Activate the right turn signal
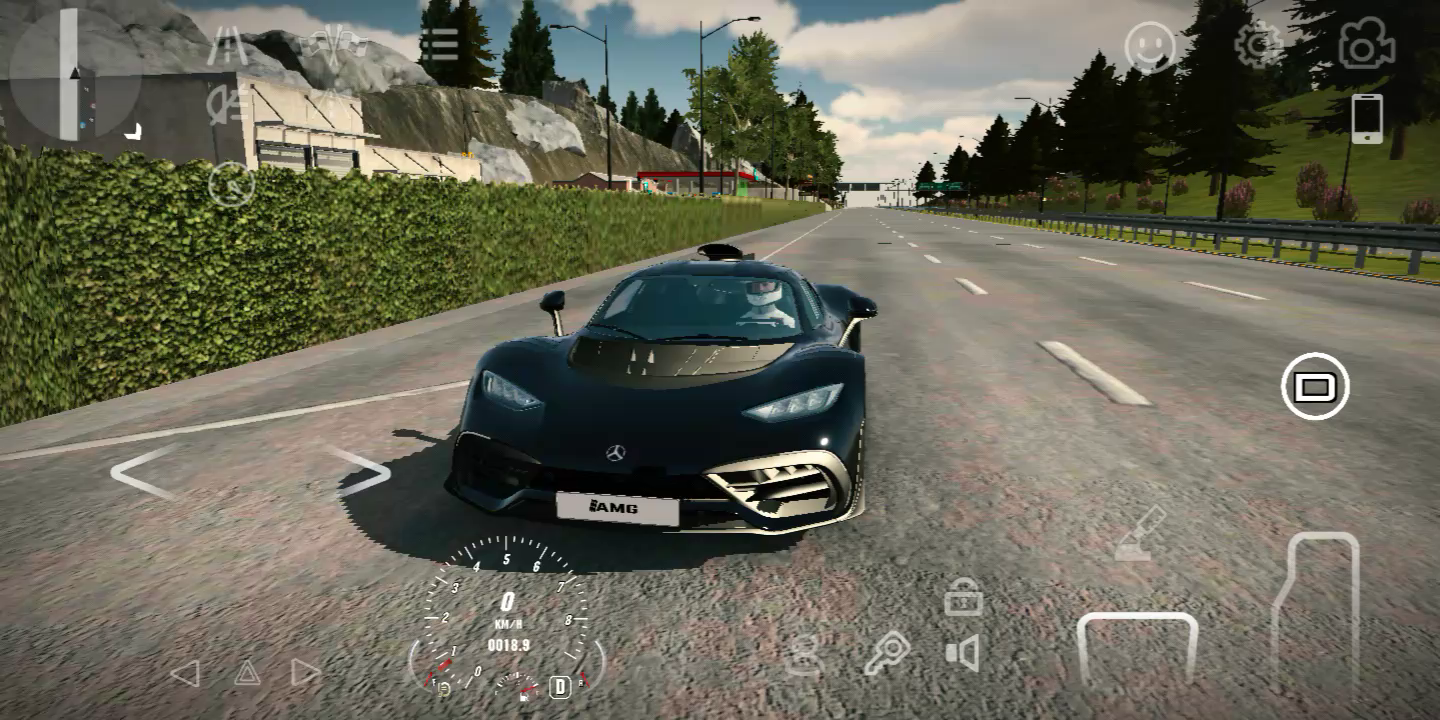The height and width of the screenshot is (720, 1440). tap(305, 673)
